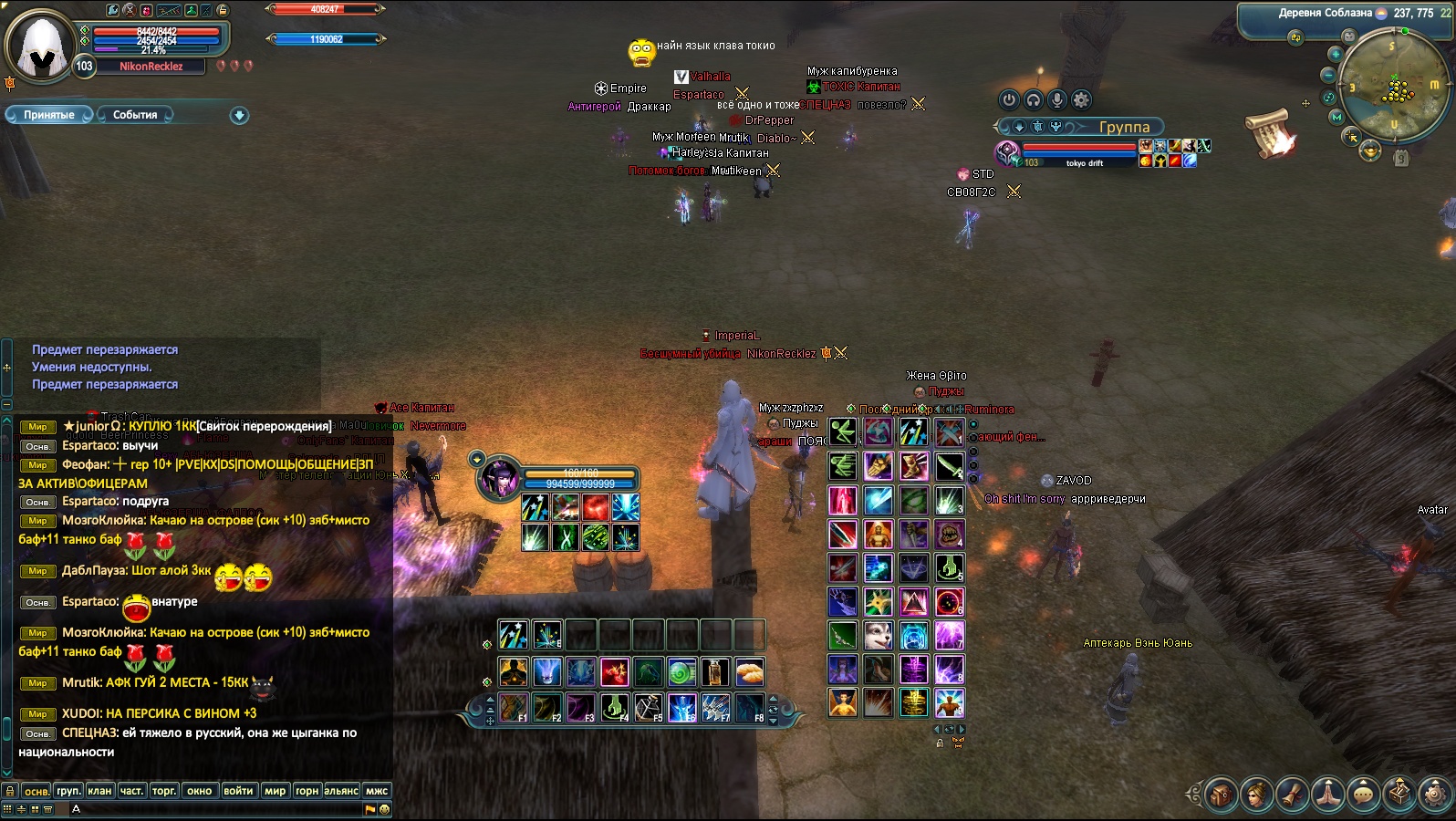Switch chat to the торг. channel

click(x=164, y=791)
